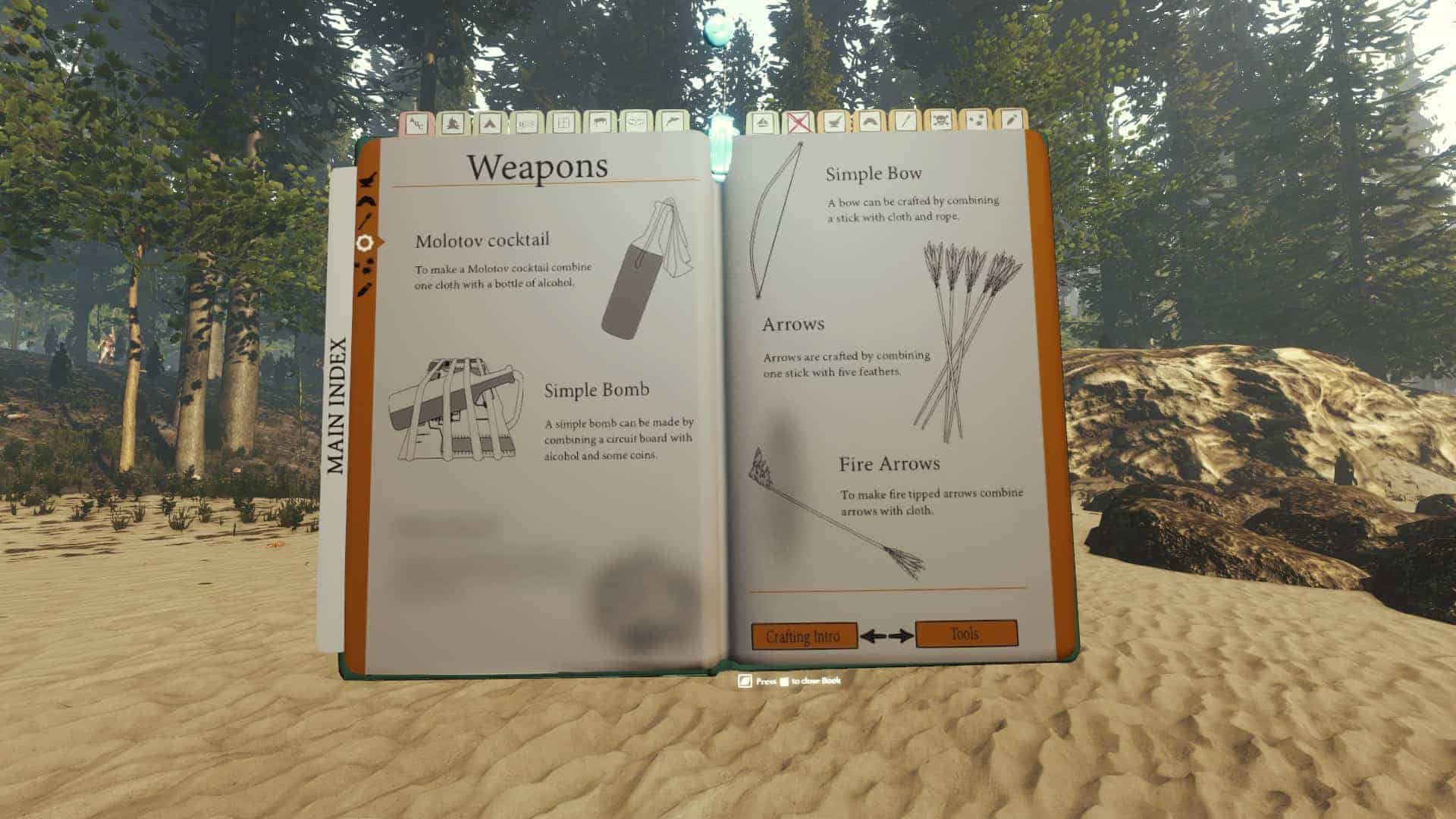Select the sailboat tab

tap(760, 121)
